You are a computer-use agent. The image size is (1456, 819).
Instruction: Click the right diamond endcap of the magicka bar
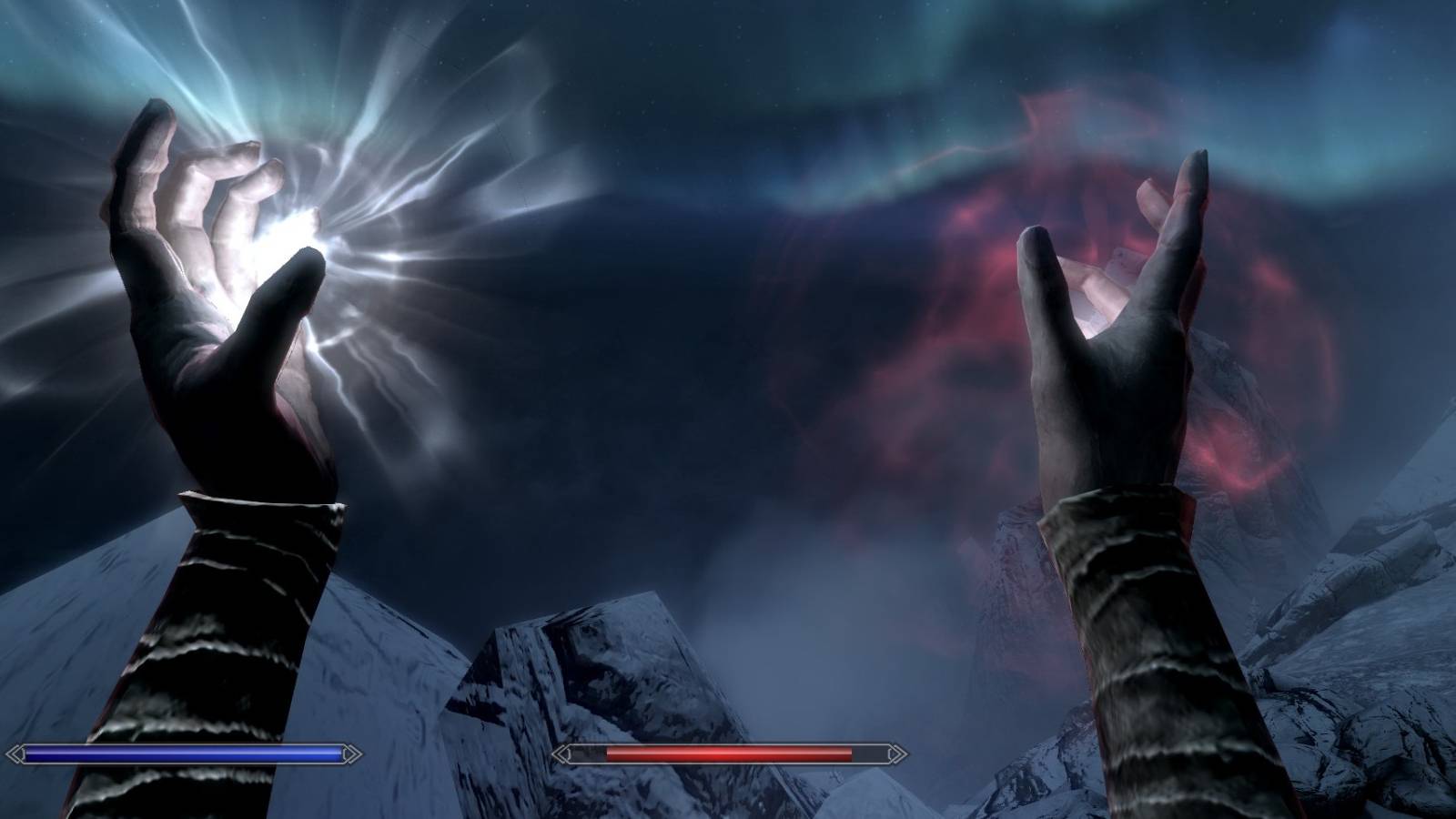coord(349,753)
